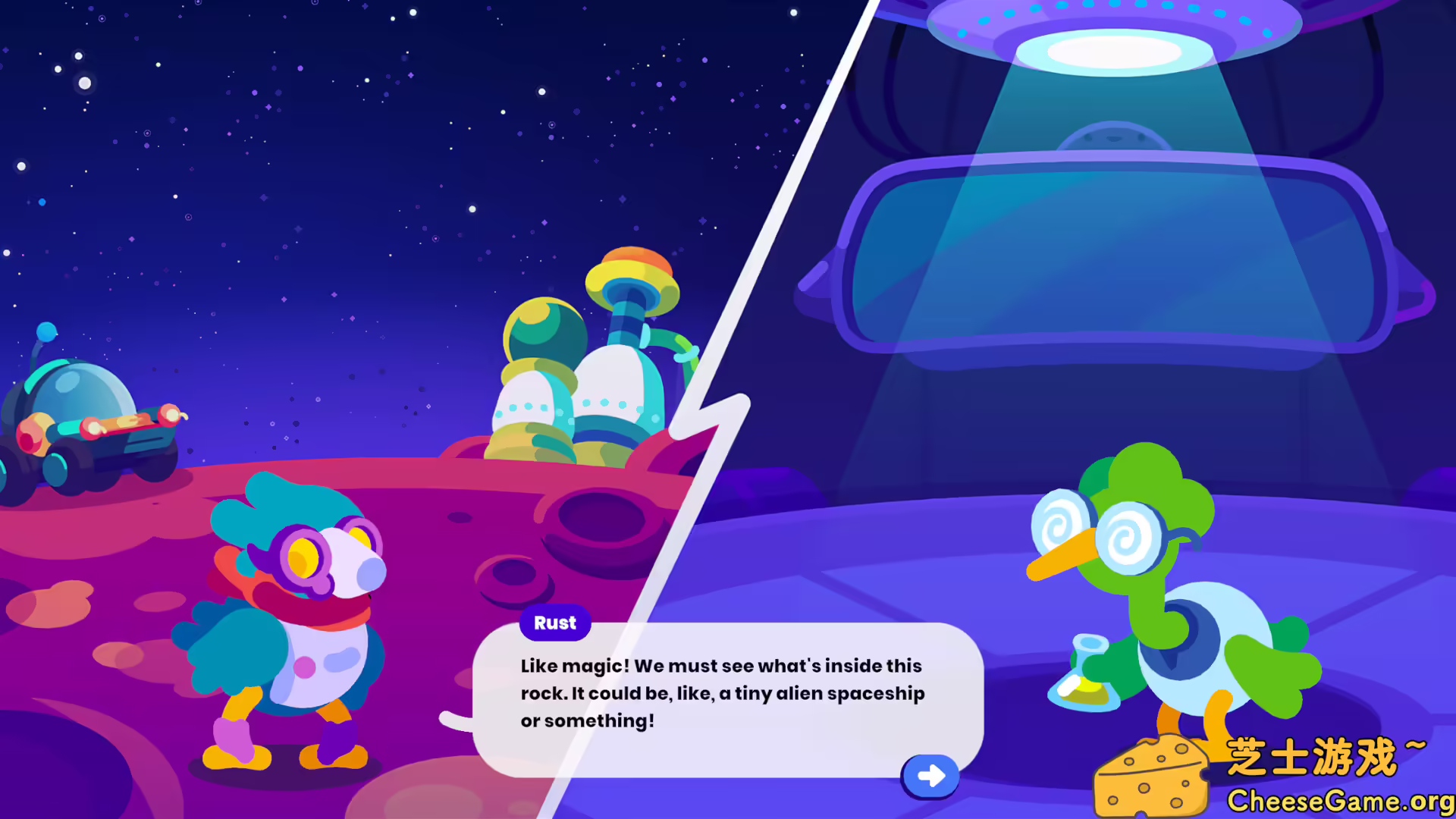Click the dialogue bubble speech text
This screenshot has height=819, width=1456.
(720, 692)
